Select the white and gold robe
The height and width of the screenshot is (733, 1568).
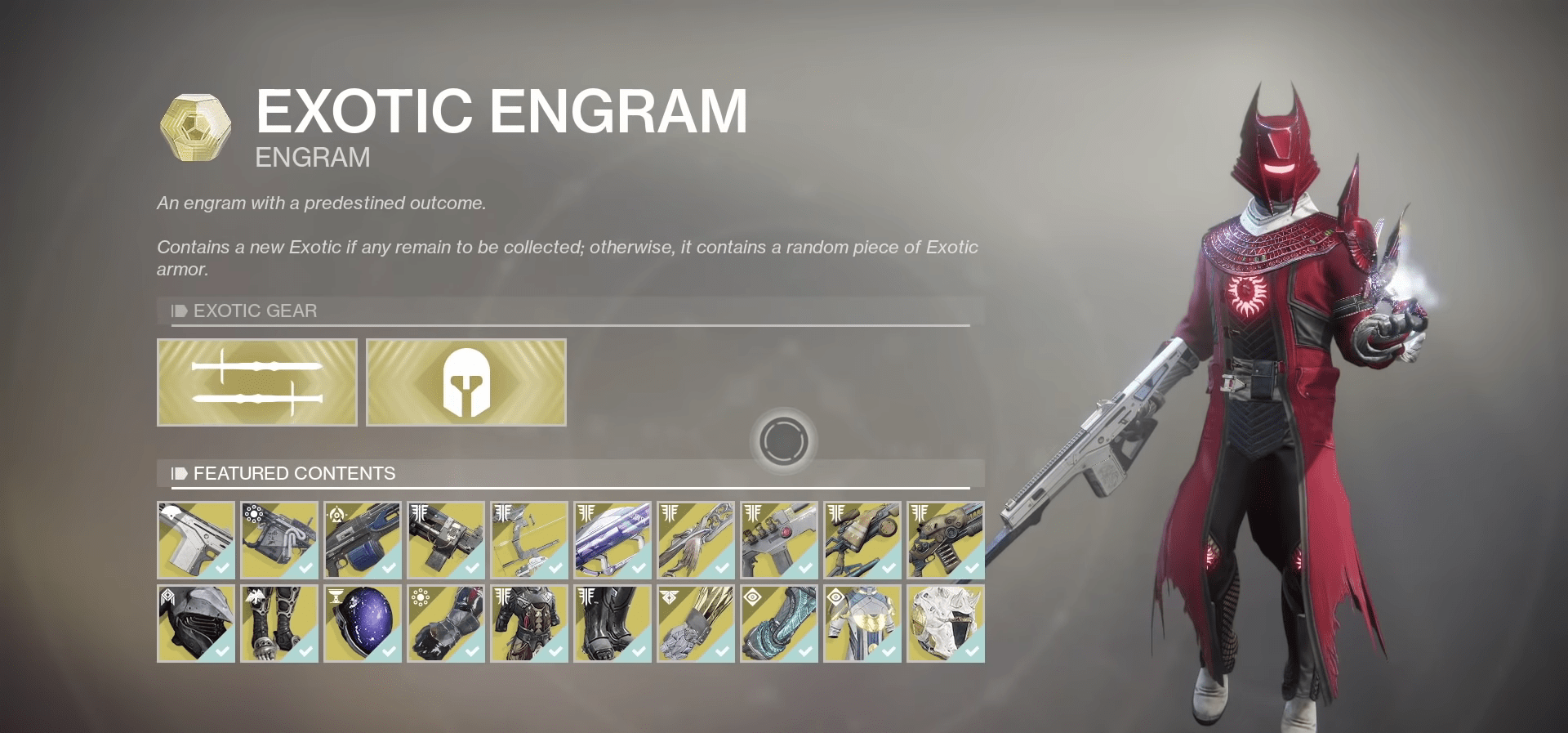point(862,623)
